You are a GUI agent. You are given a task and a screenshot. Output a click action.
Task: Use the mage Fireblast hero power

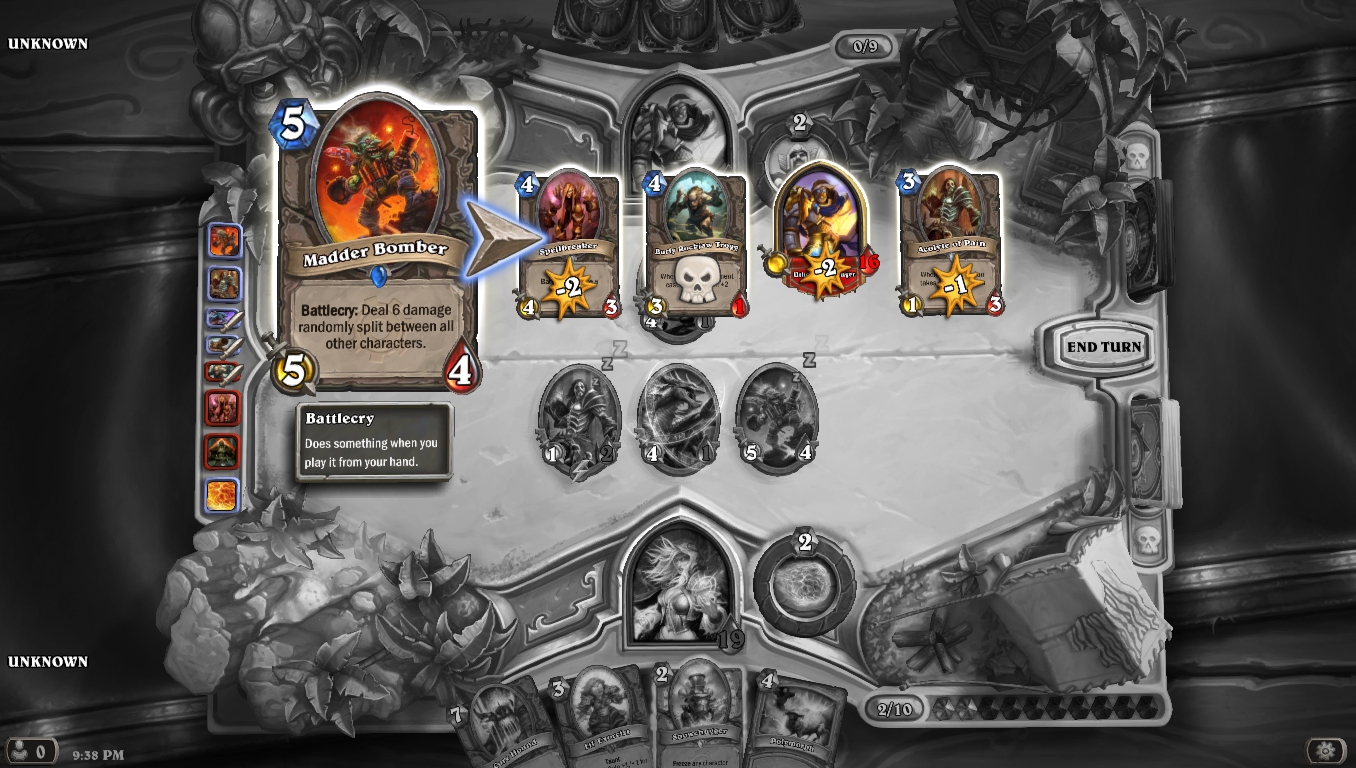804,587
